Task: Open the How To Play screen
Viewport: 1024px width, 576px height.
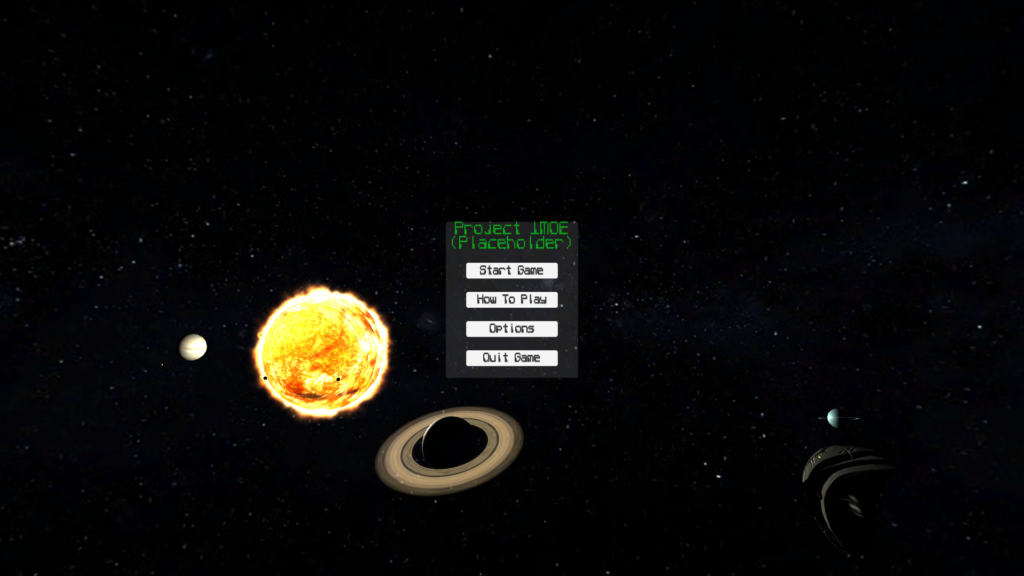Action: click(x=511, y=299)
